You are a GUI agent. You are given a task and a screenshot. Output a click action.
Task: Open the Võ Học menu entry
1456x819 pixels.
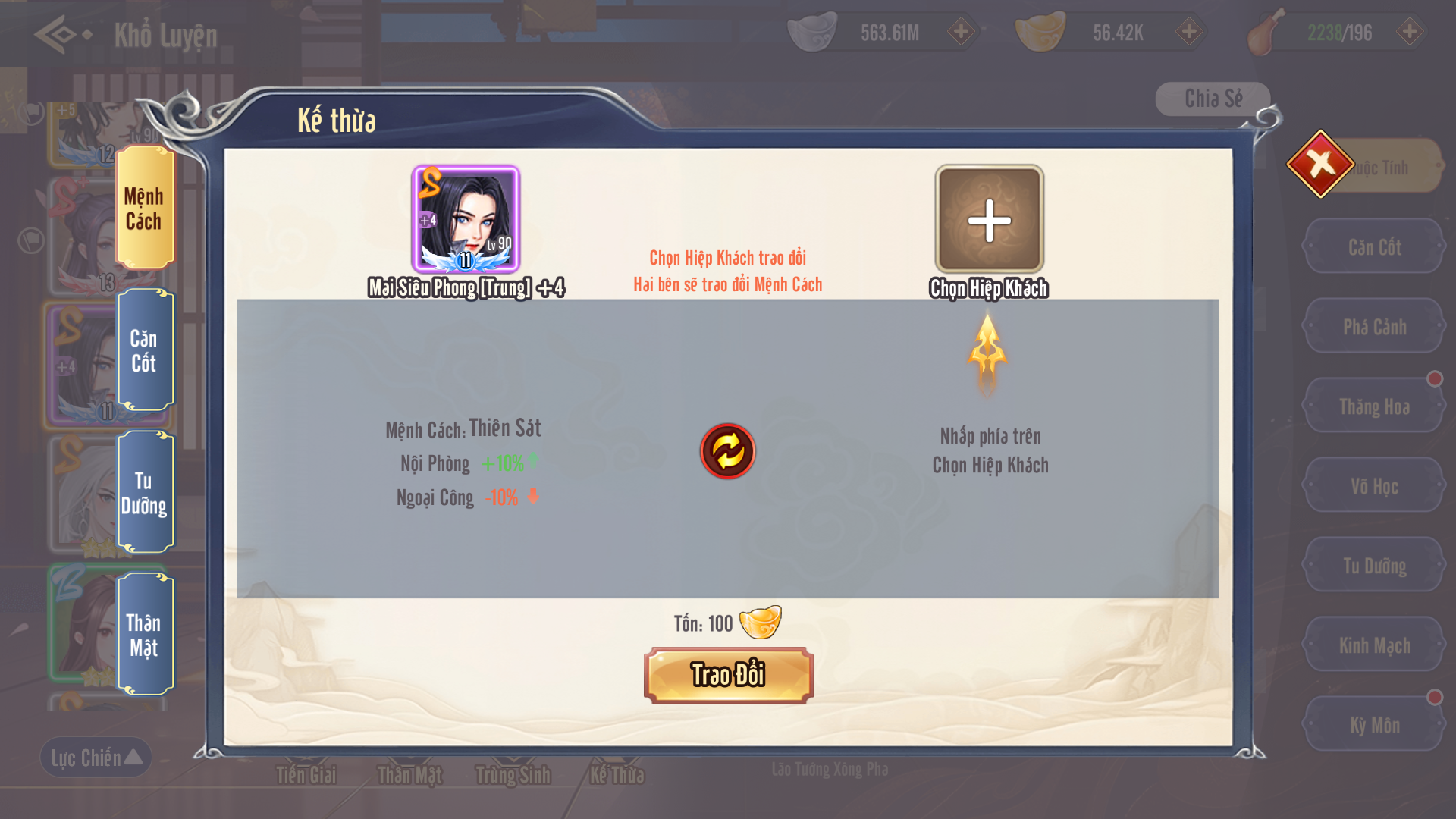pos(1374,486)
